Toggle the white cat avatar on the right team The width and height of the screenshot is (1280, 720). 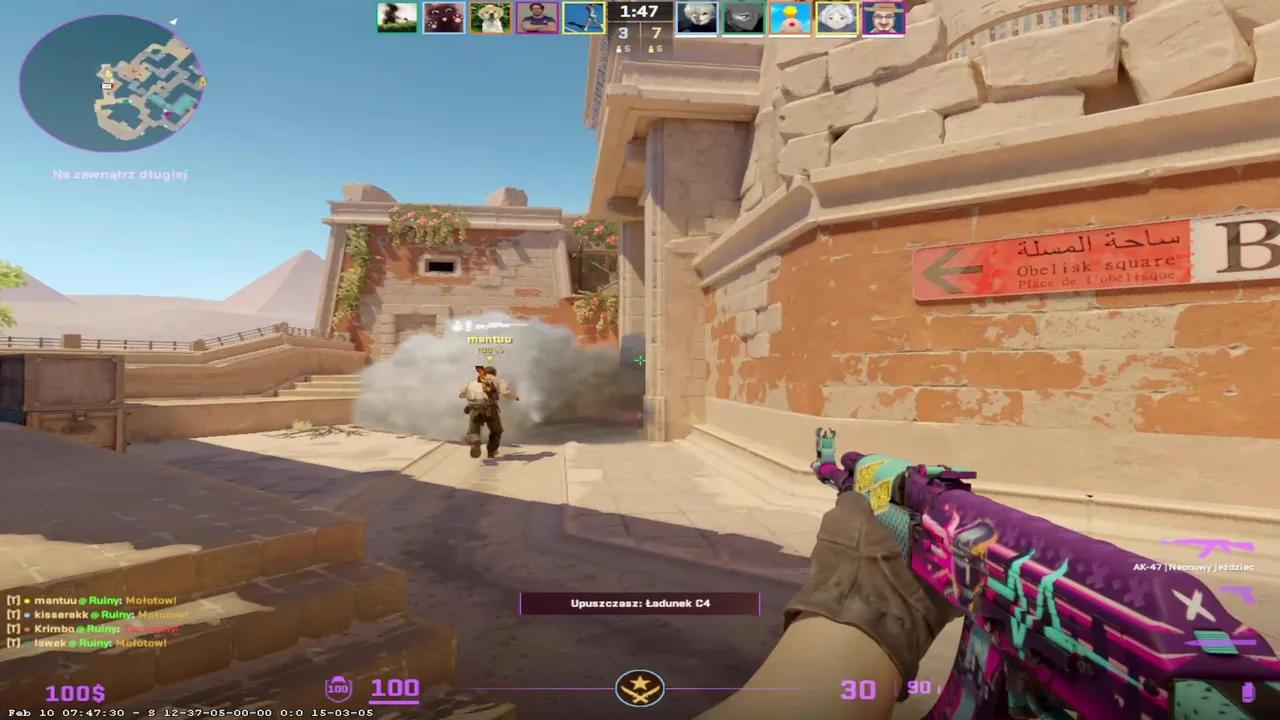pos(697,16)
